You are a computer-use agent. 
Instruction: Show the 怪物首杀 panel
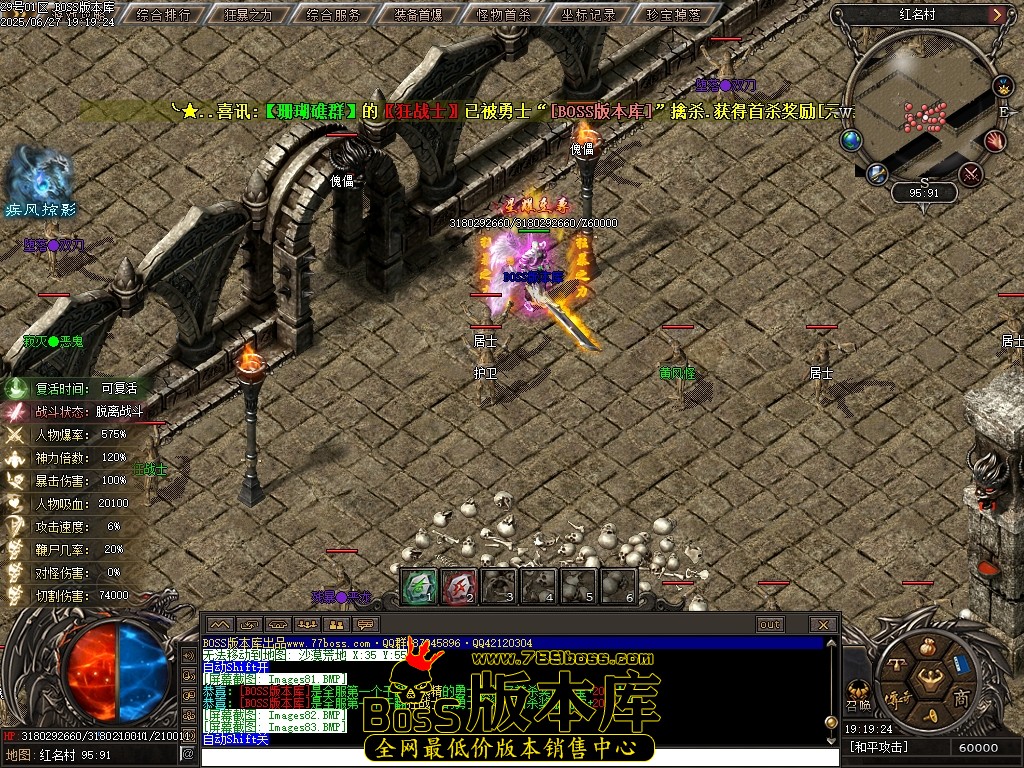[x=505, y=15]
